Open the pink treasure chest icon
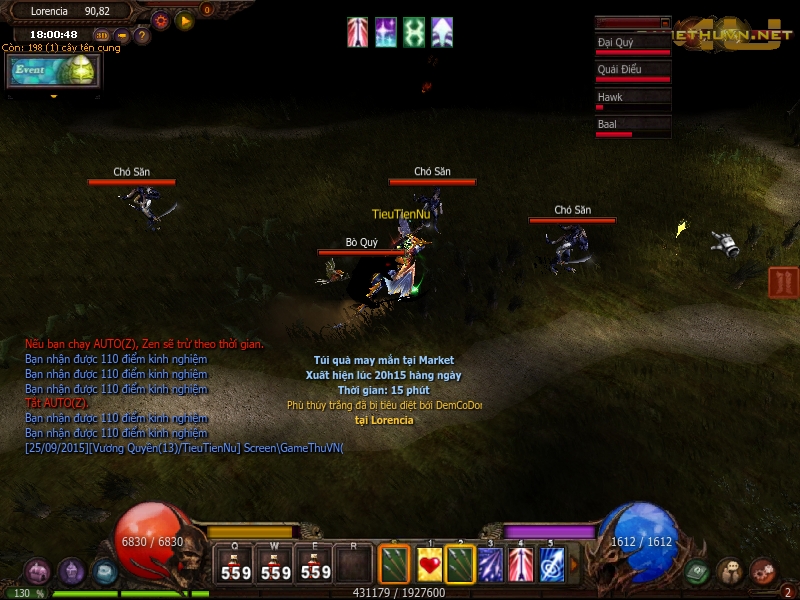The width and height of the screenshot is (800, 600). (38, 572)
